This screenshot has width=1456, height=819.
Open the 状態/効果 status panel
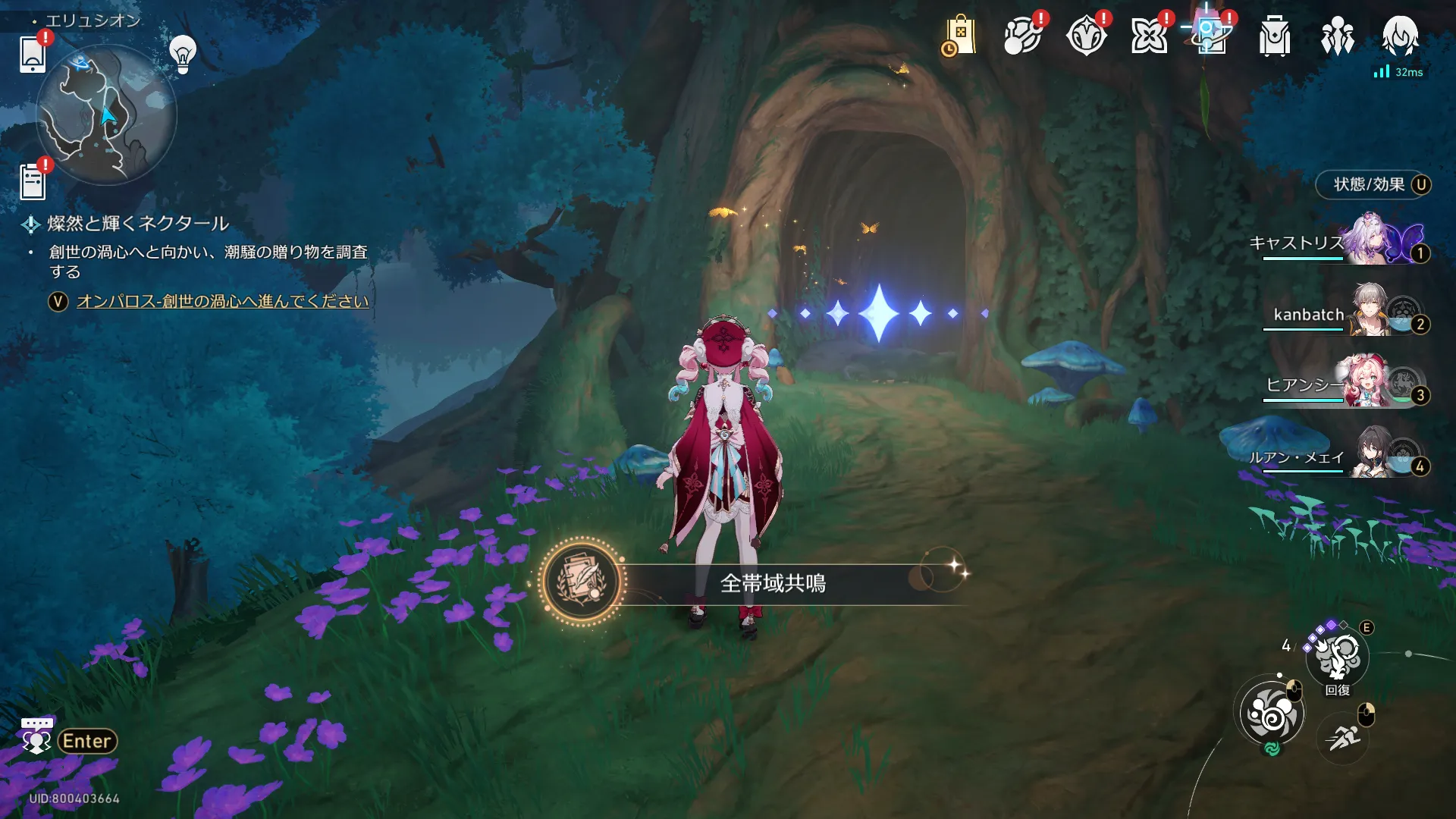[x=1373, y=184]
